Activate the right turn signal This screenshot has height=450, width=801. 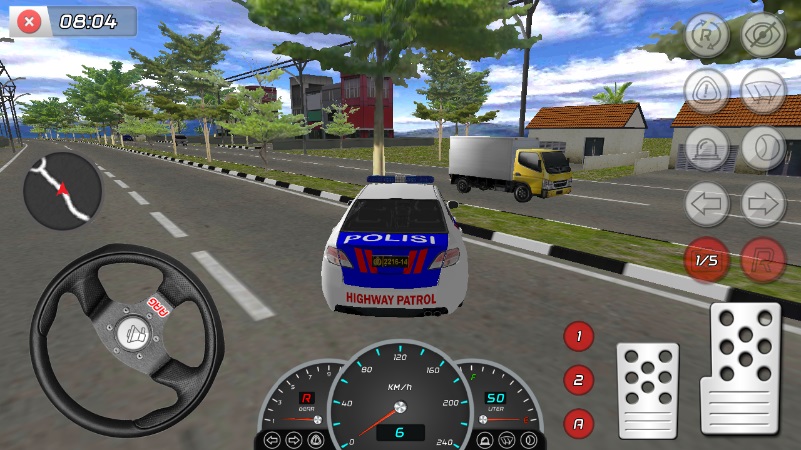pyautogui.click(x=763, y=205)
